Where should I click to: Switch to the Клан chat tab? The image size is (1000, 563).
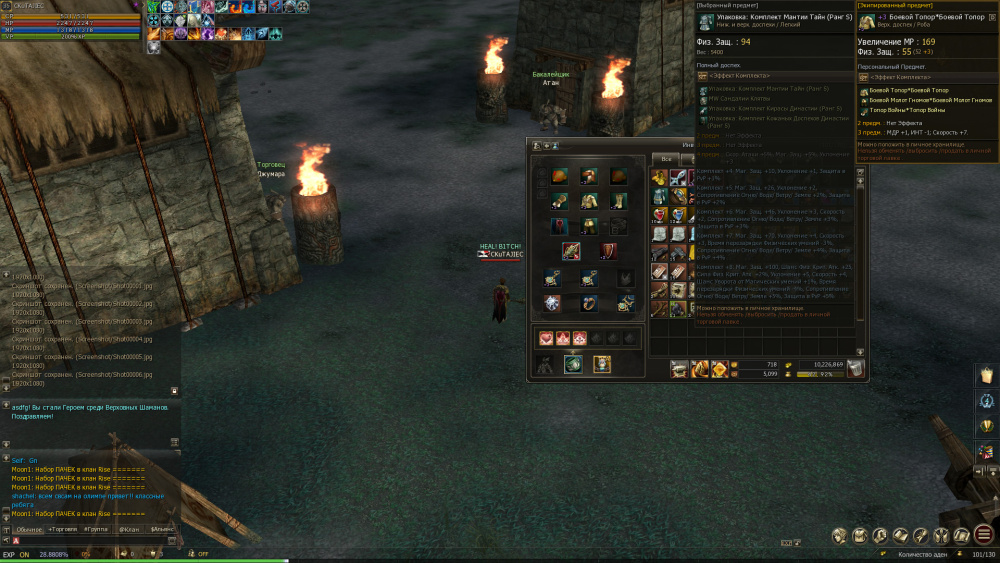tap(129, 528)
